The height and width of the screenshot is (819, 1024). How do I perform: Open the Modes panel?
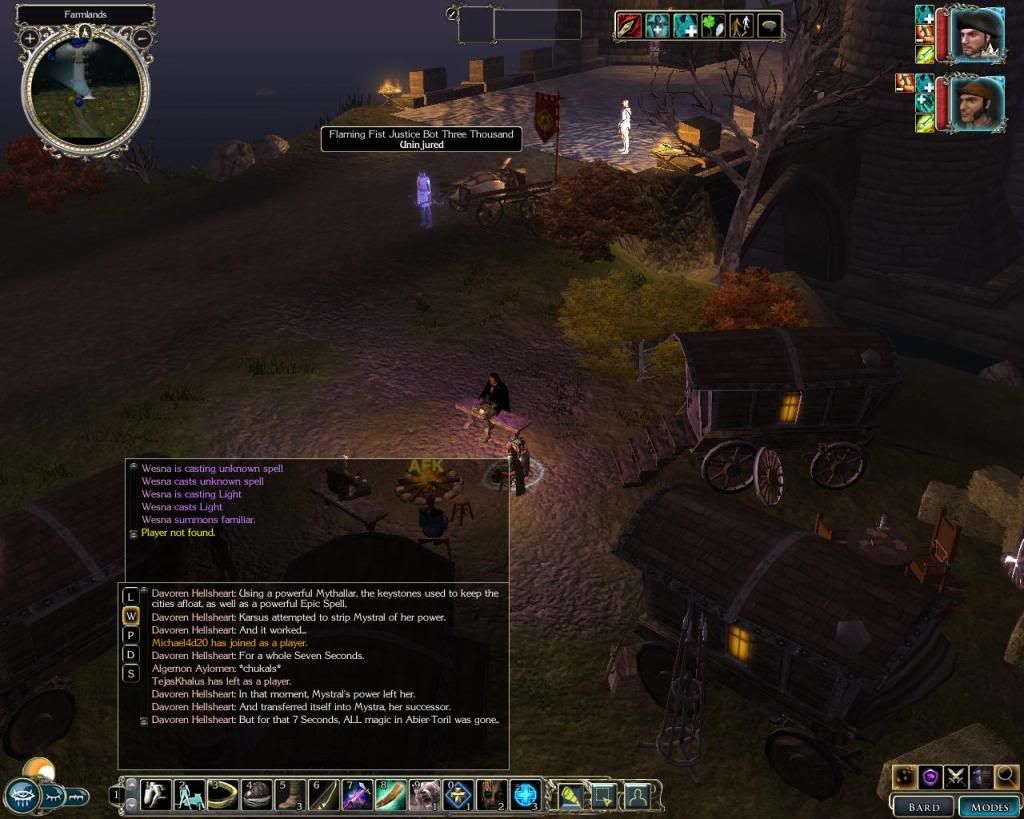[x=987, y=806]
